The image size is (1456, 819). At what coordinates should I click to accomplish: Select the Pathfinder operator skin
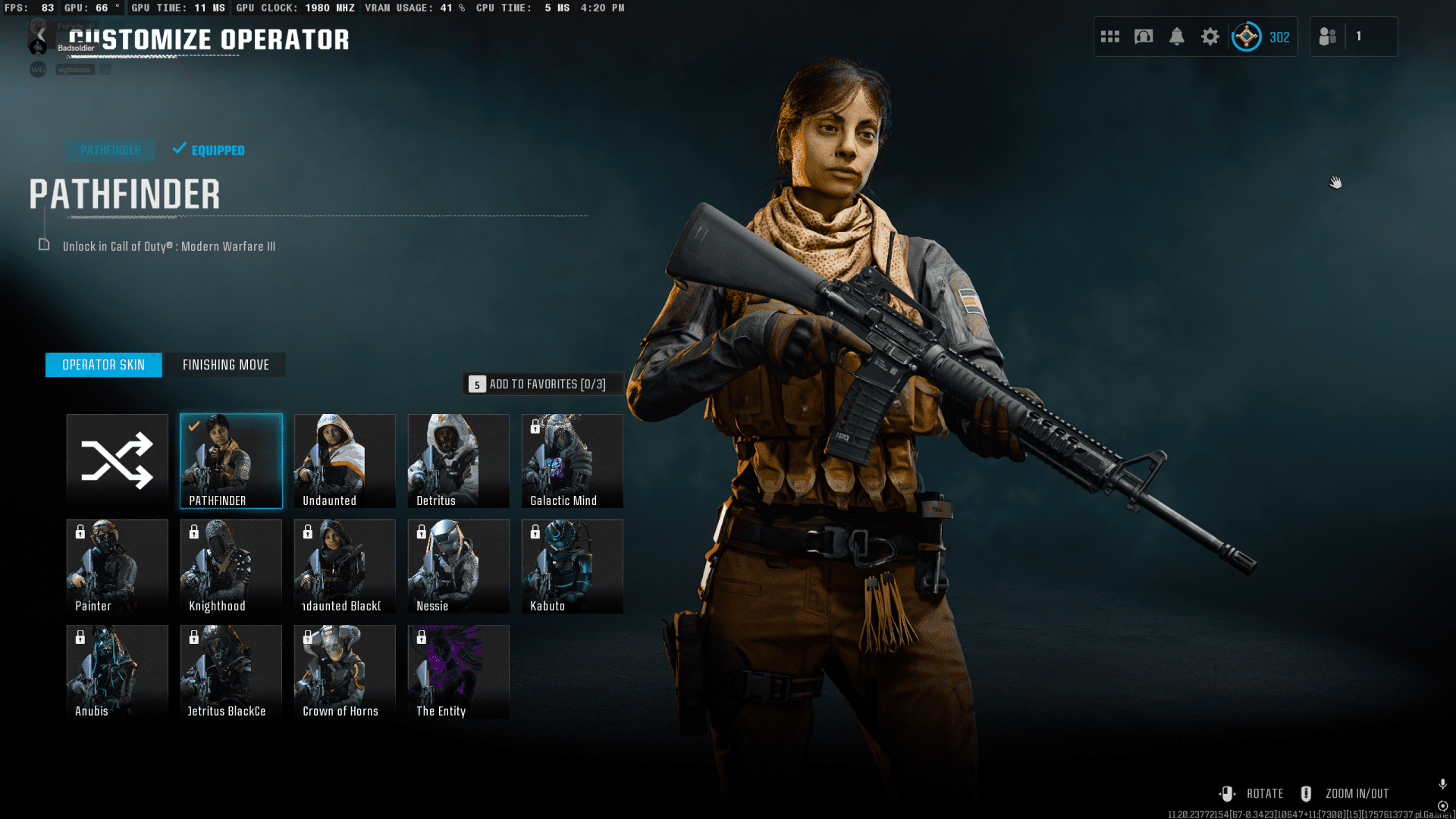click(x=231, y=460)
